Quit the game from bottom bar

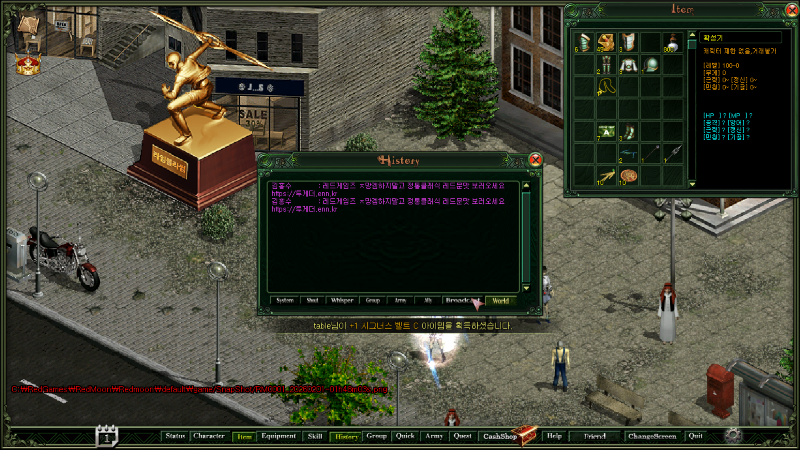696,437
